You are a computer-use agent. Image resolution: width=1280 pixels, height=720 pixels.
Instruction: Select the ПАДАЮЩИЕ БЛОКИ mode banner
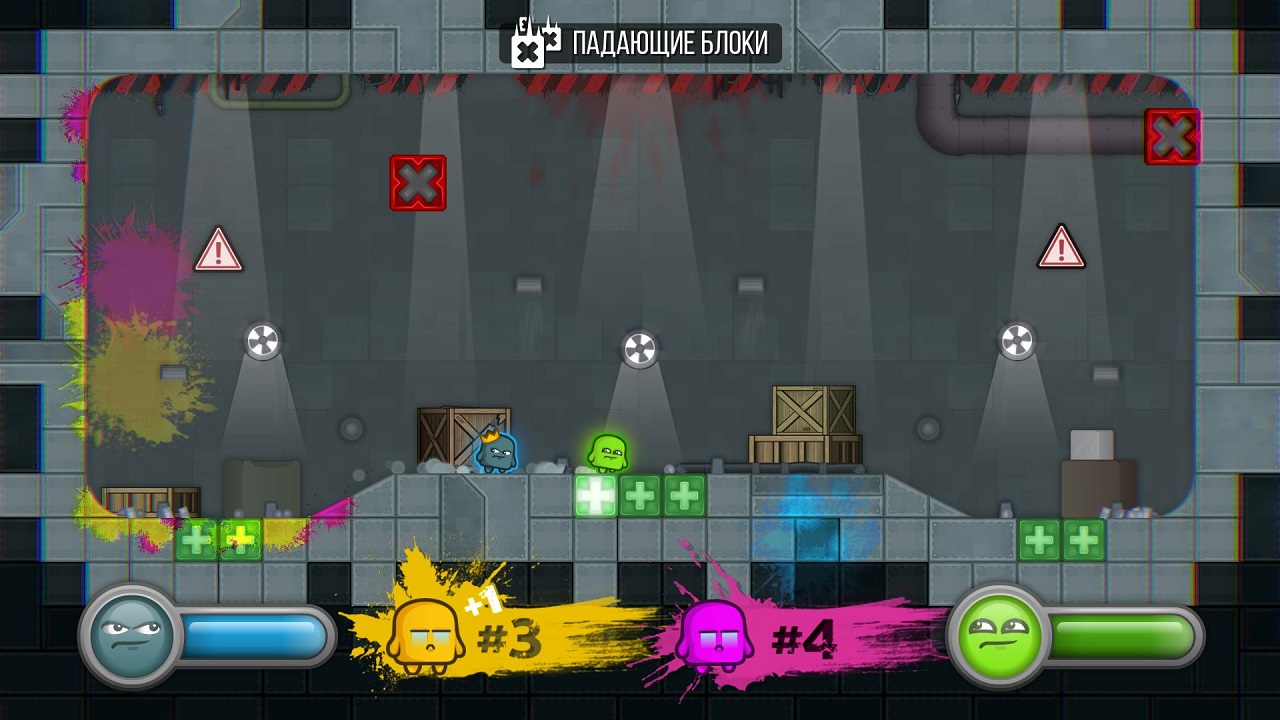669,44
